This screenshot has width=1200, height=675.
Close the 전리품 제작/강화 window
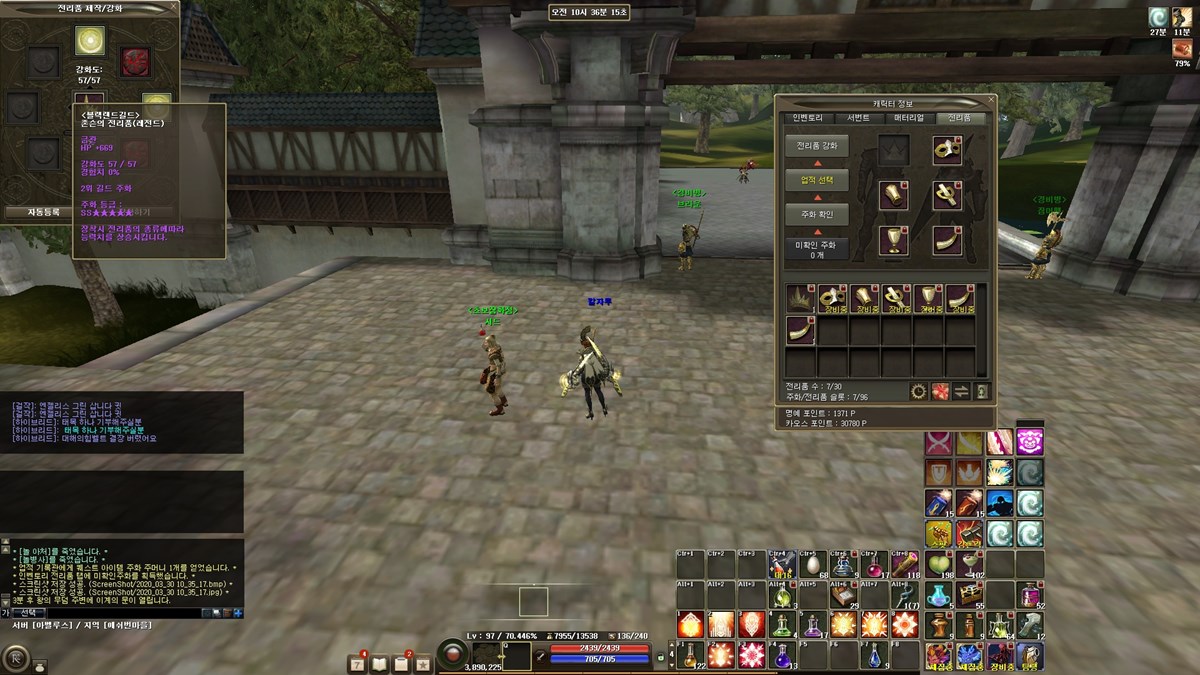pyautogui.click(x=172, y=8)
